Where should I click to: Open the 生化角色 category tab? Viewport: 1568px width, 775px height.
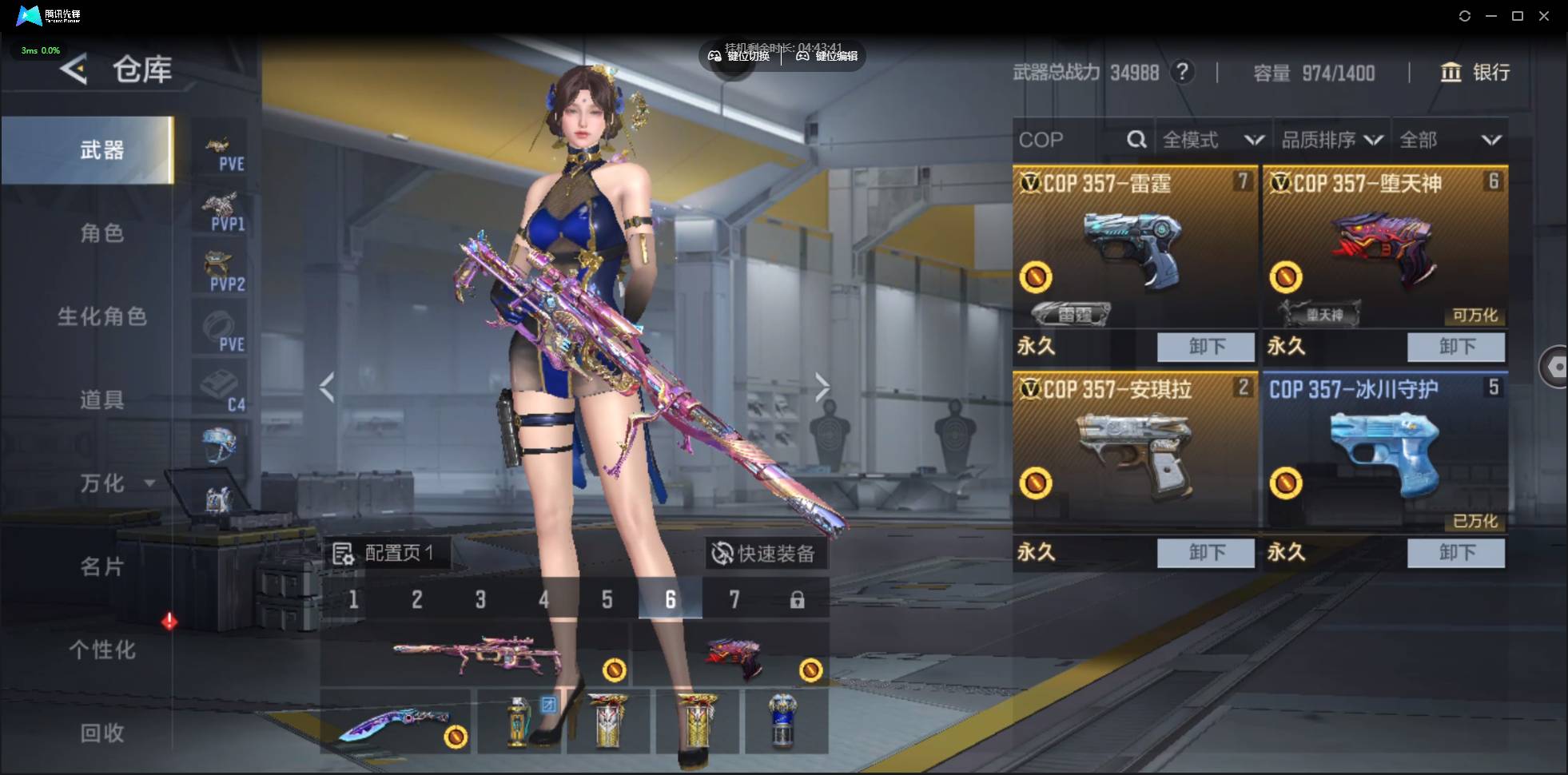[101, 316]
